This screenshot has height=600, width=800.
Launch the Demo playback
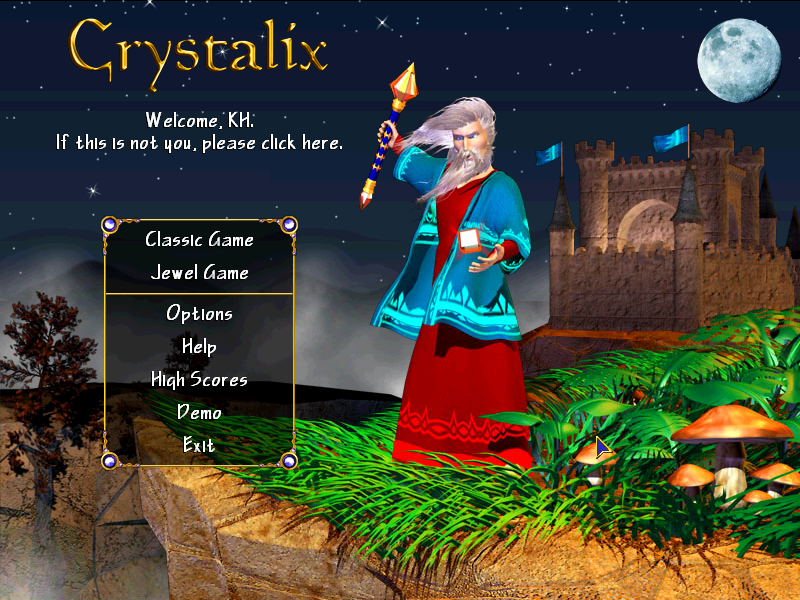tap(199, 412)
